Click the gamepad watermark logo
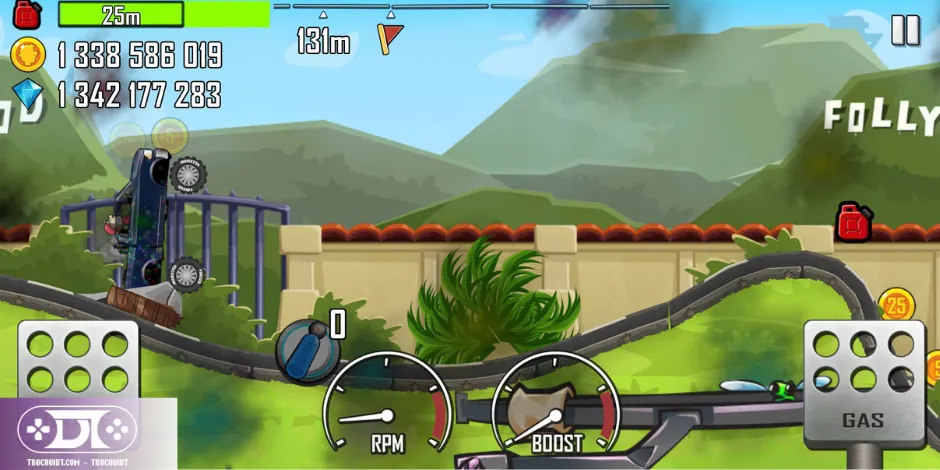 (x=77, y=429)
